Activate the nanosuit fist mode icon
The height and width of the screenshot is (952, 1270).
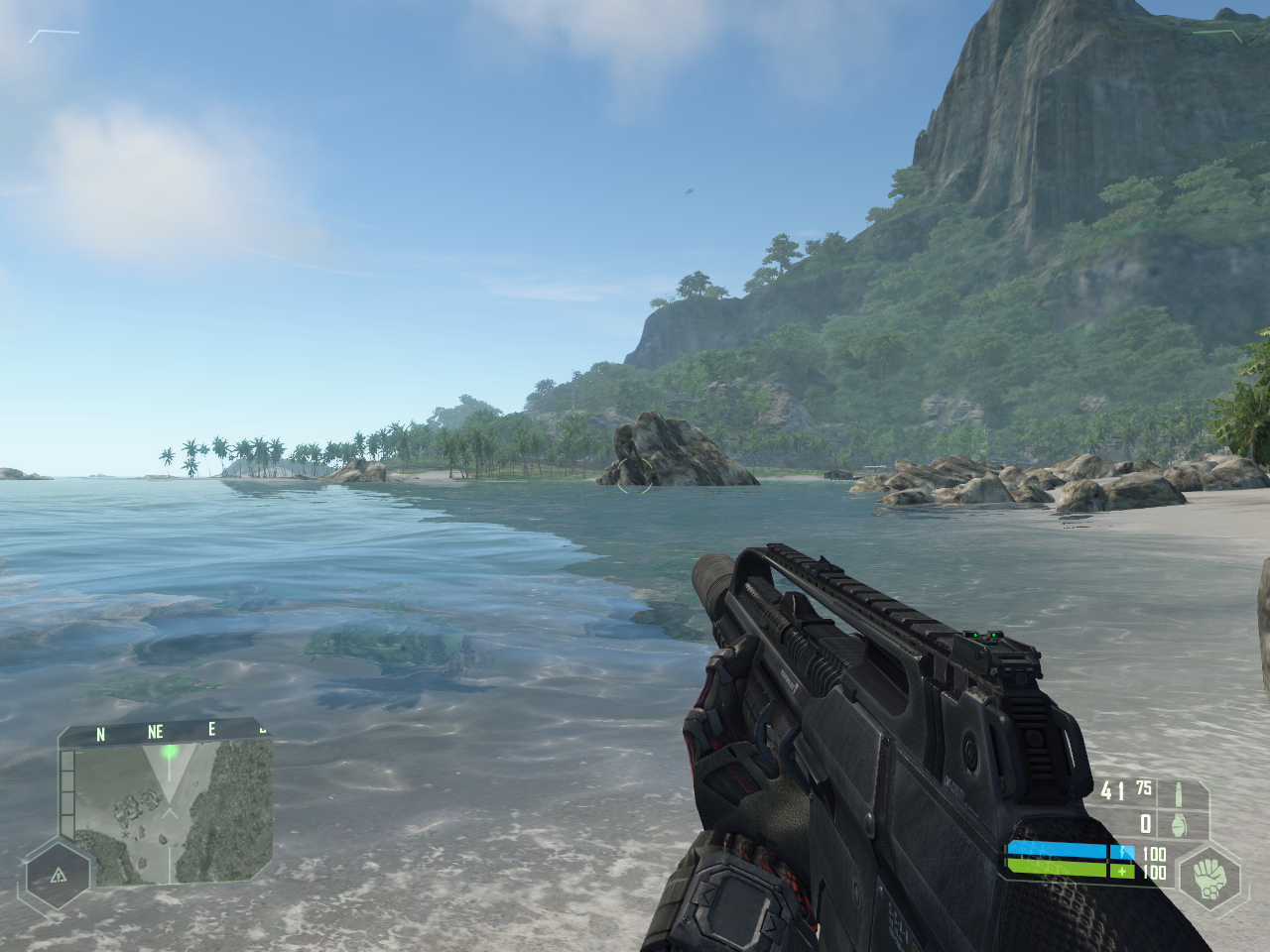coord(1210,877)
